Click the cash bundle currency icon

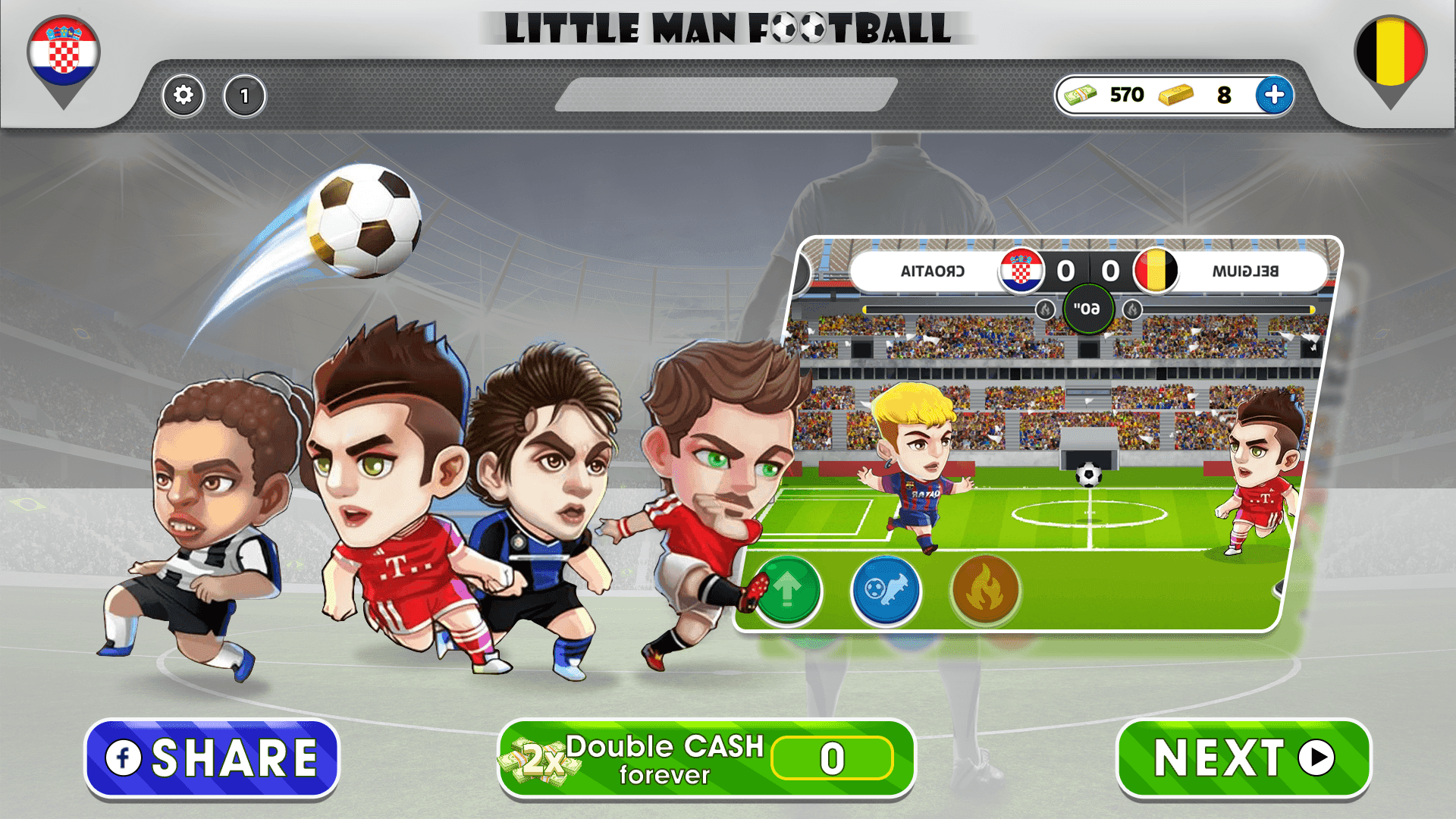[x=1082, y=95]
